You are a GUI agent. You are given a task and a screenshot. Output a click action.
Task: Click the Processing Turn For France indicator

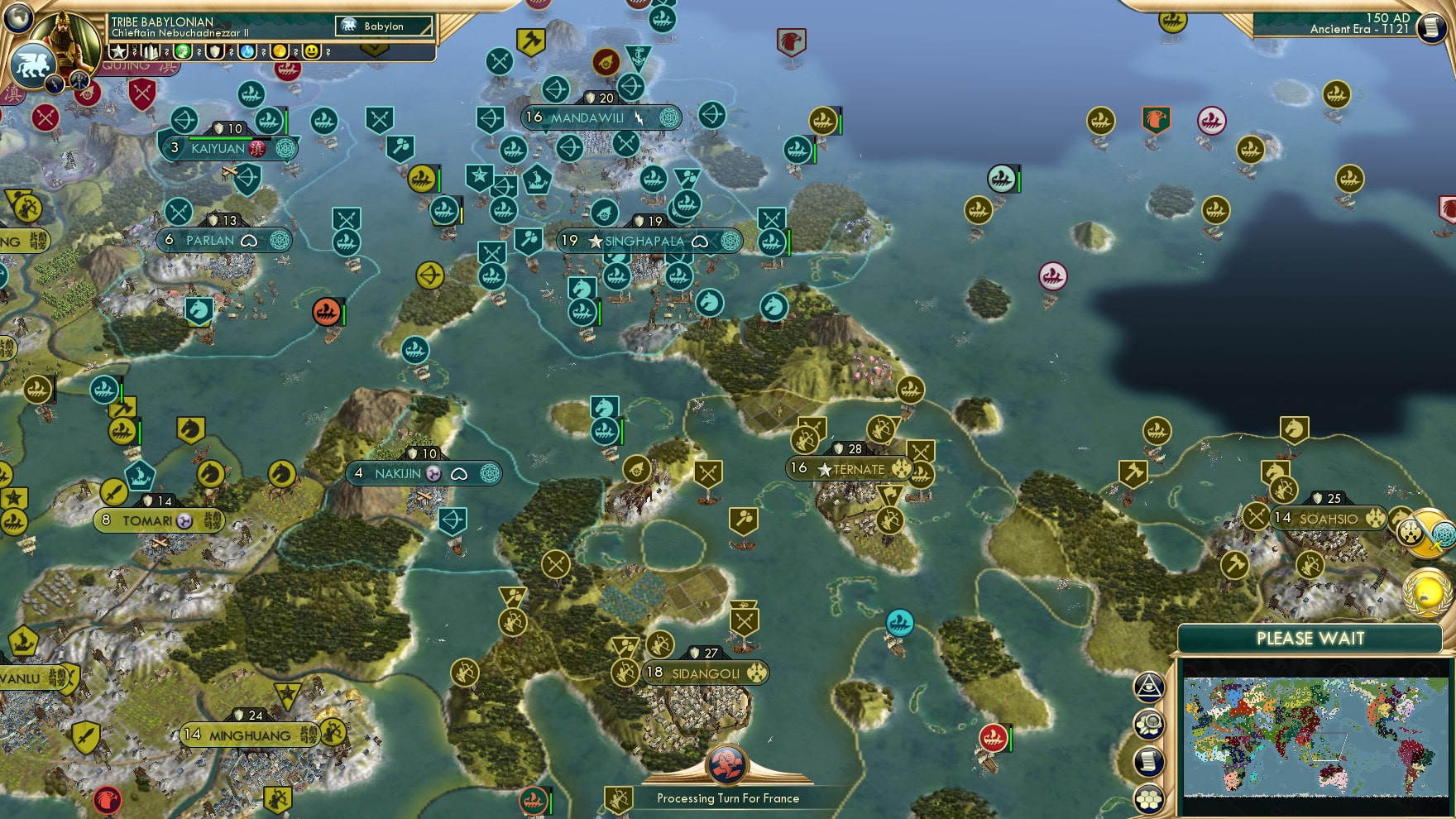[728, 797]
